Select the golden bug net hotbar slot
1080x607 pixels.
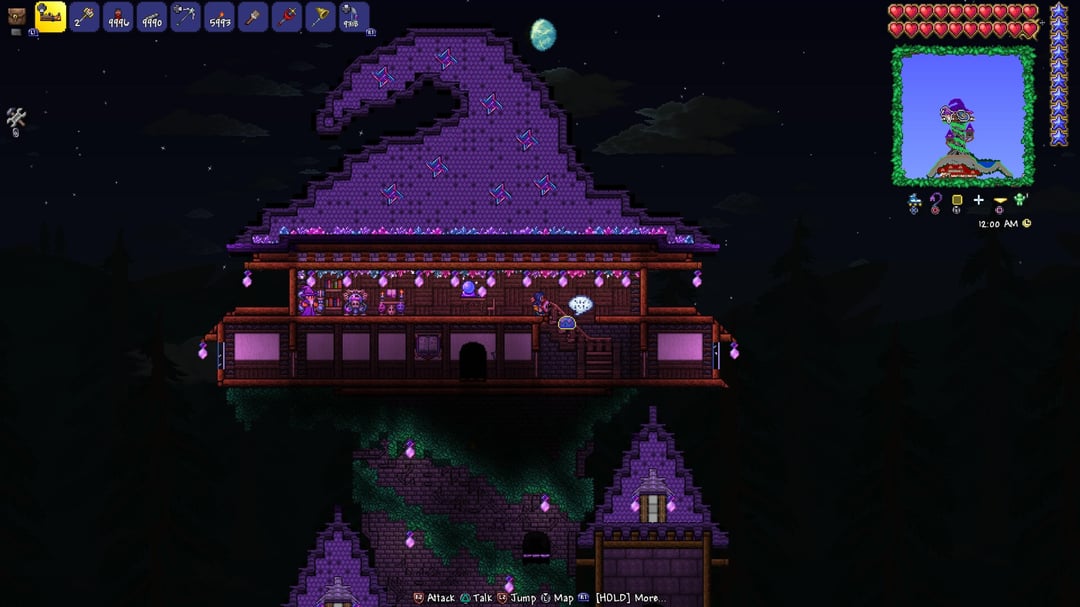click(x=321, y=17)
